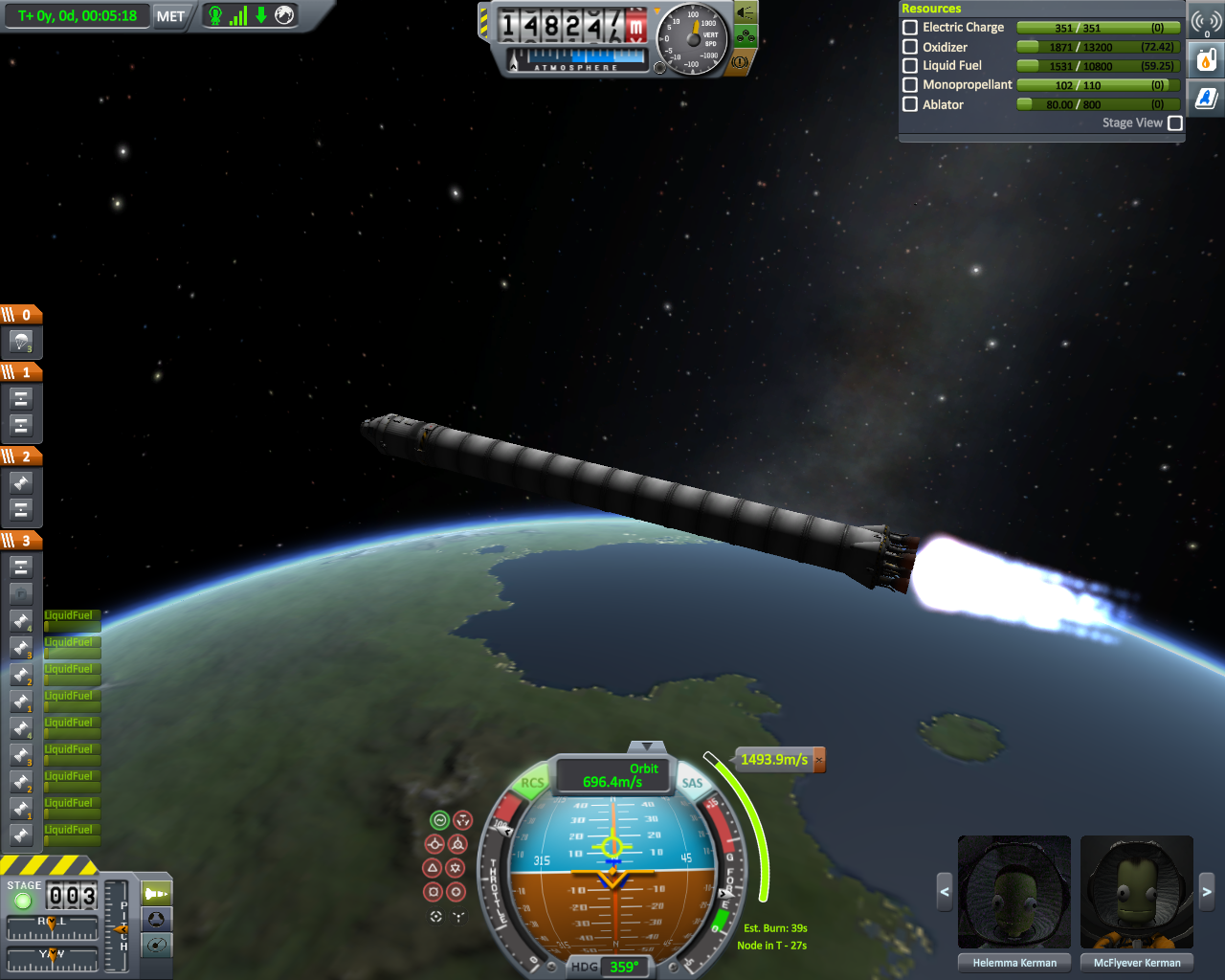Select McFlyever Kerman's portrait
The image size is (1225, 980).
[x=1137, y=892]
